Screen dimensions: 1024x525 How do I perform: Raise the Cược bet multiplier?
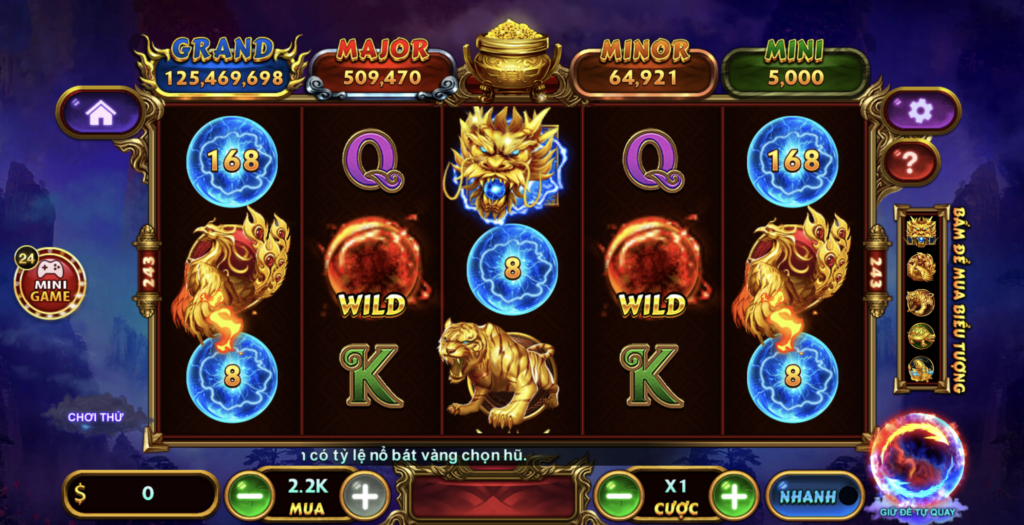coord(734,495)
